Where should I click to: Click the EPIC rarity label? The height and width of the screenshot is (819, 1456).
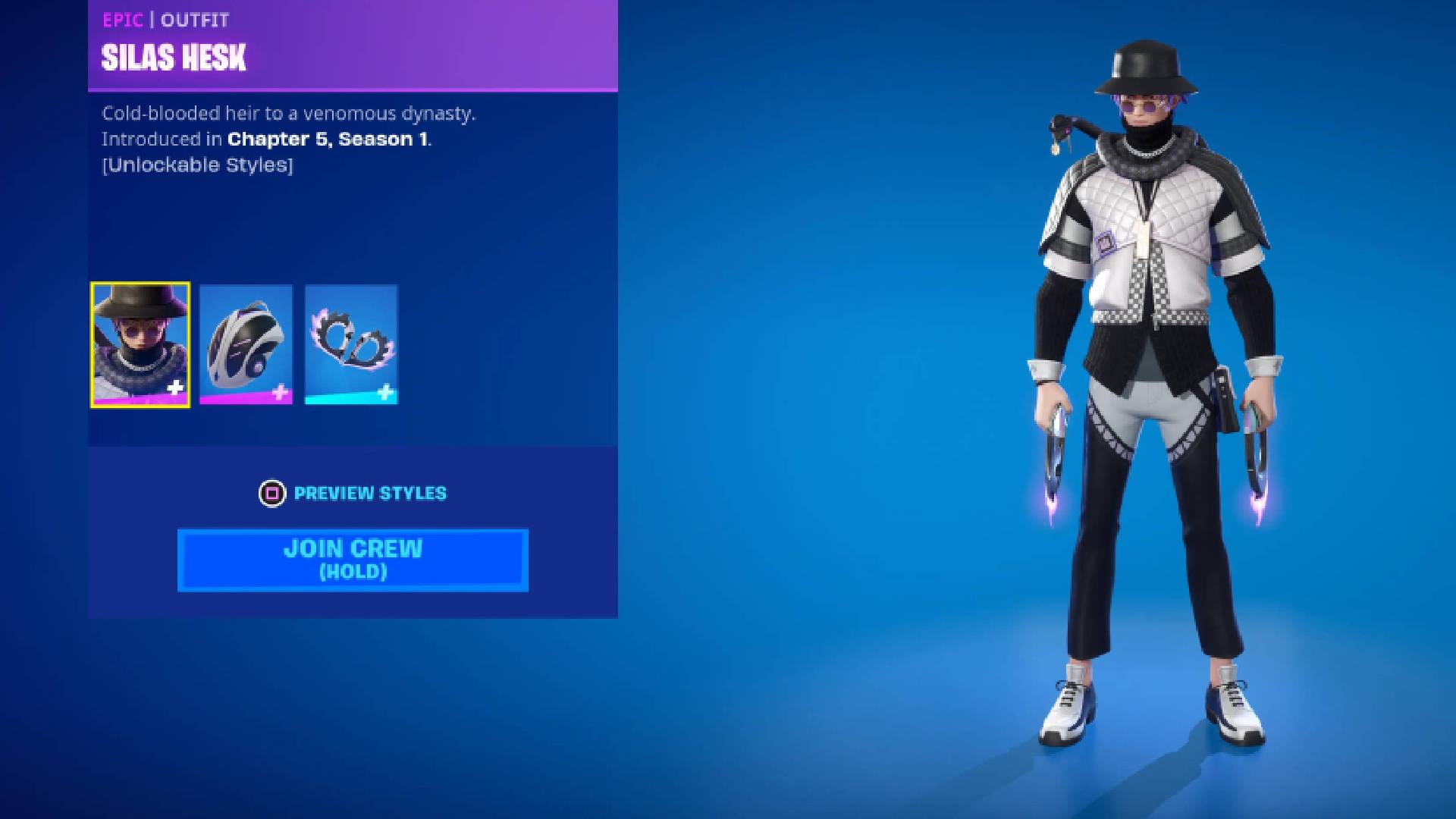pyautogui.click(x=121, y=20)
